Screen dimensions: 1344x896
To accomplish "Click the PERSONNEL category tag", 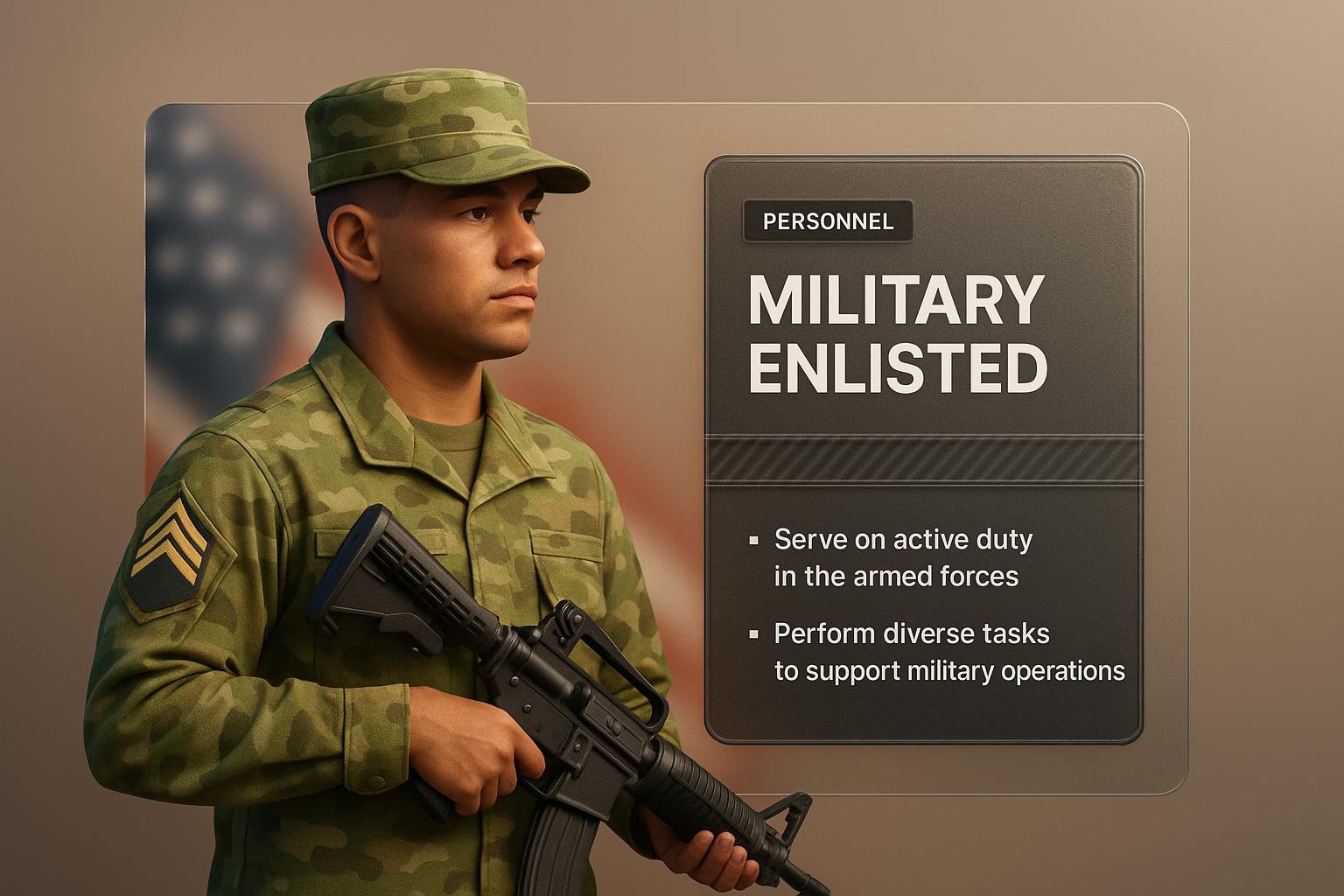I will coord(828,221).
